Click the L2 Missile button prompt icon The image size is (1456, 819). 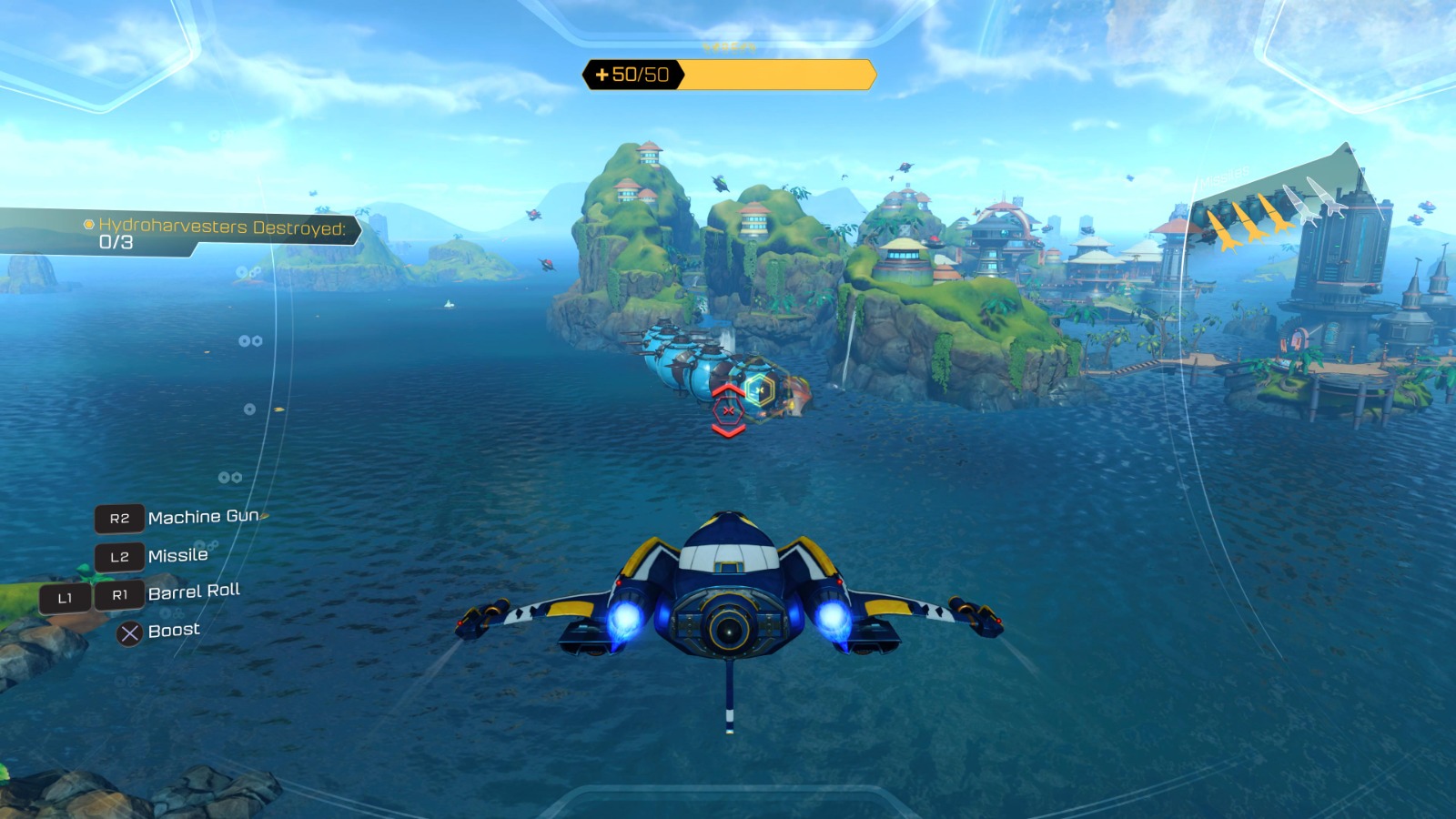tap(119, 555)
